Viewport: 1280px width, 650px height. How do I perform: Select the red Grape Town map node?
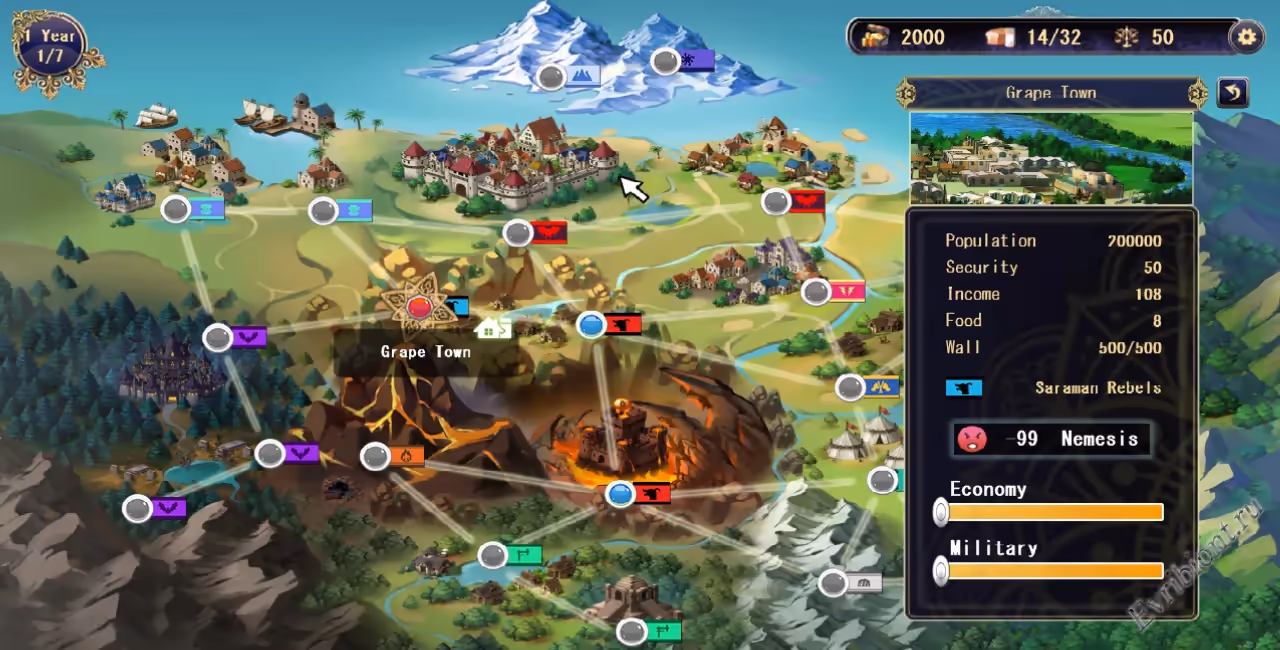[x=419, y=307]
